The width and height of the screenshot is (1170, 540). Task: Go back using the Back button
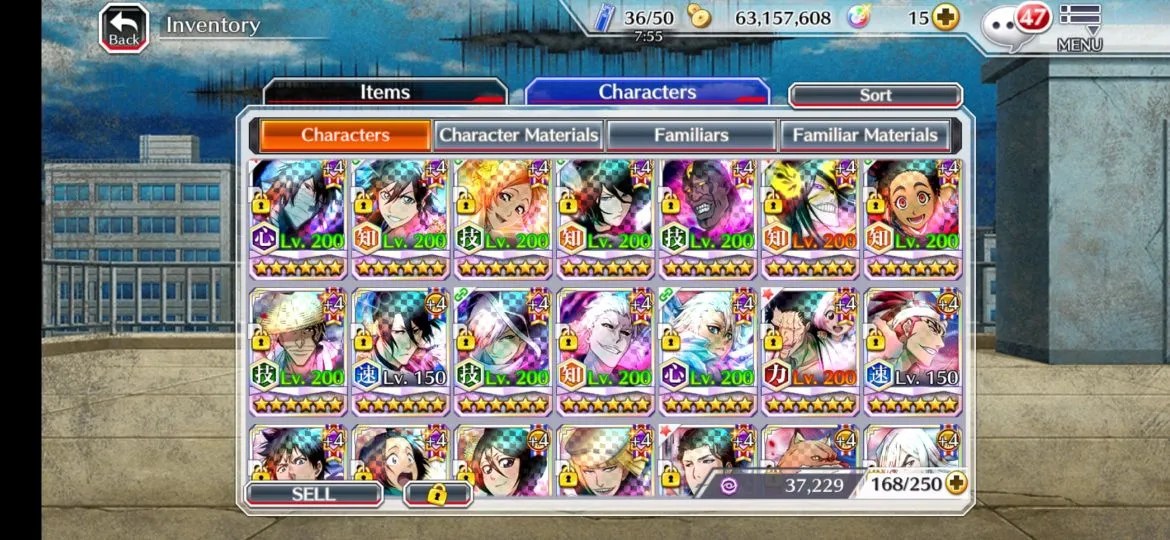(x=124, y=28)
